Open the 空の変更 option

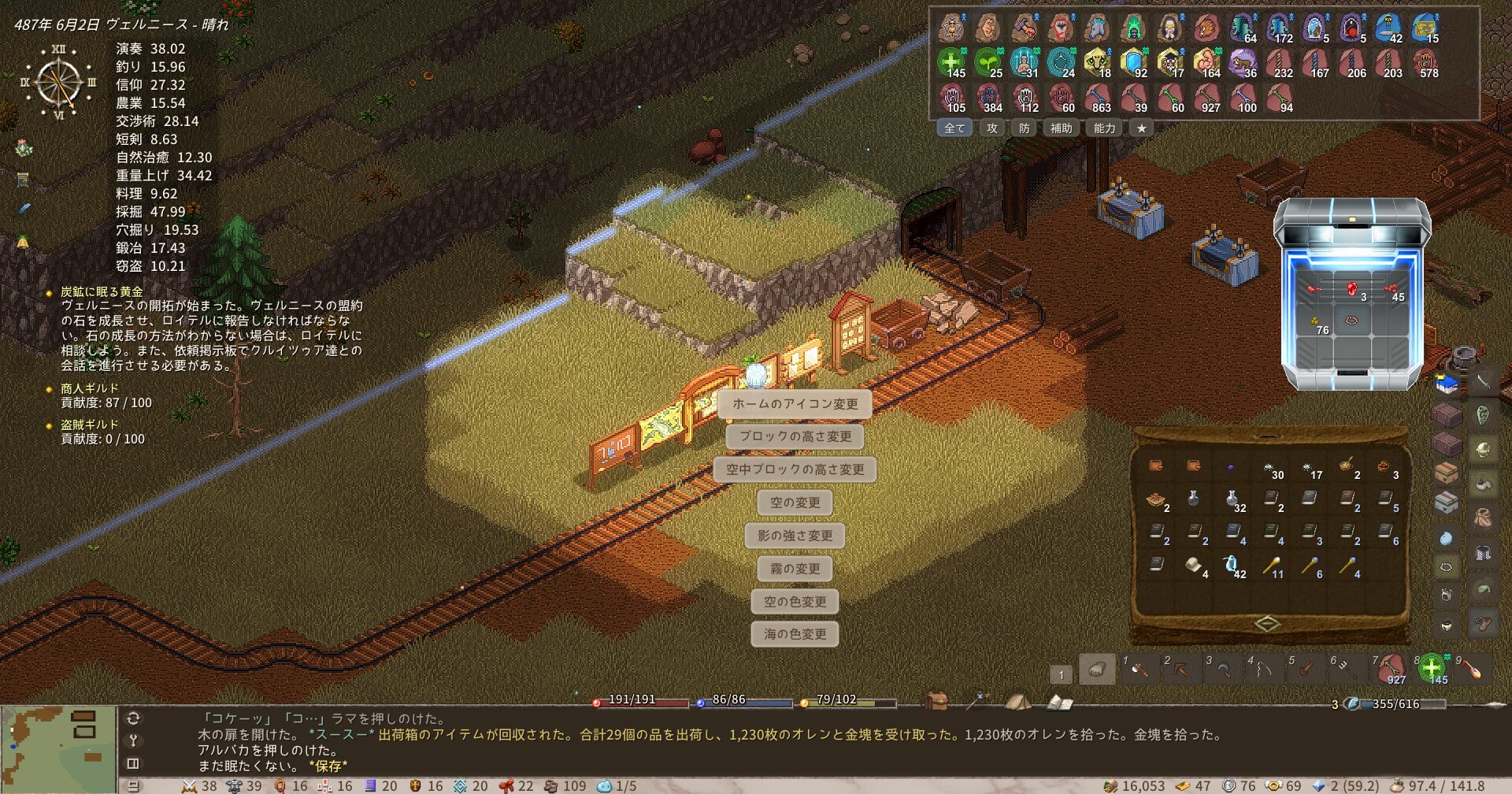point(795,503)
